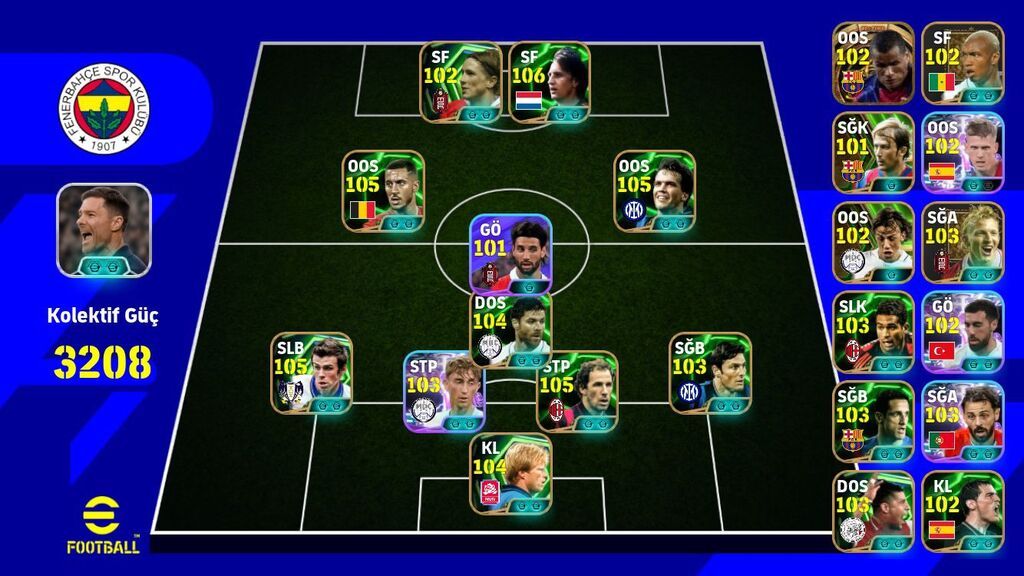The height and width of the screenshot is (576, 1024).
Task: Select the SĞA 103 card with Portugal flag
Action: coord(962,420)
